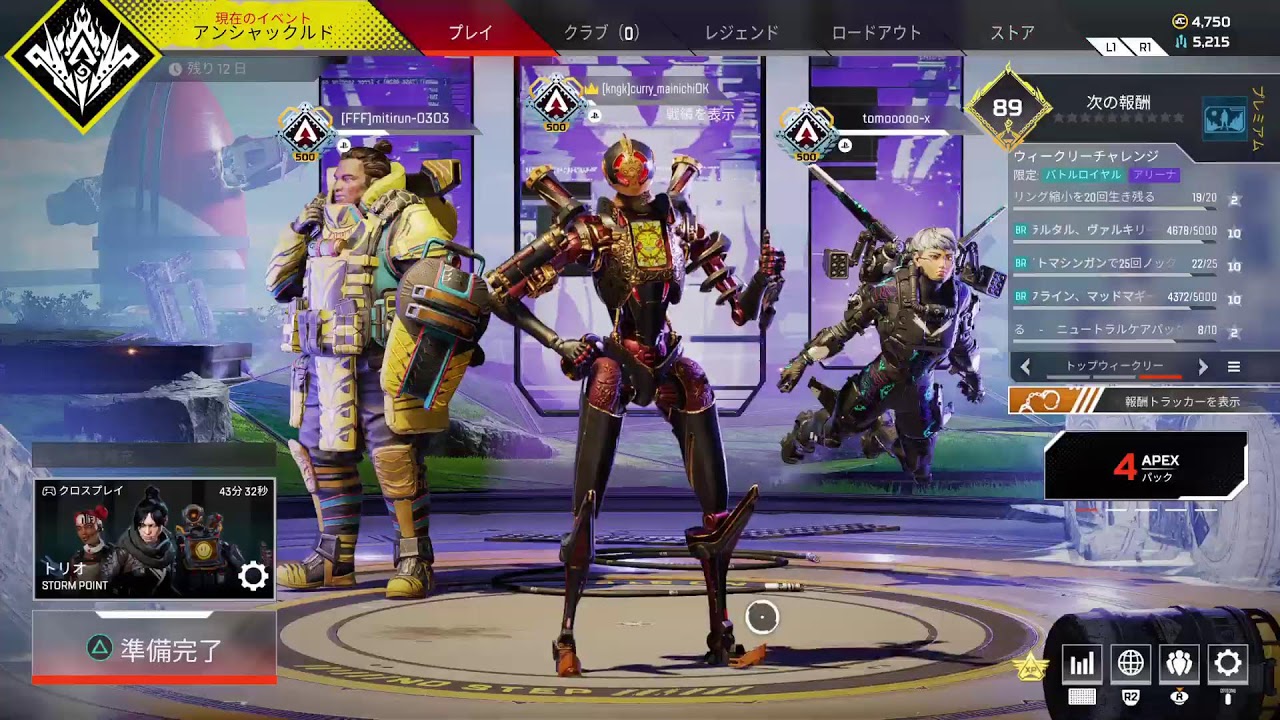
Task: Open the 4 APEX パック tile
Action: (x=1146, y=466)
